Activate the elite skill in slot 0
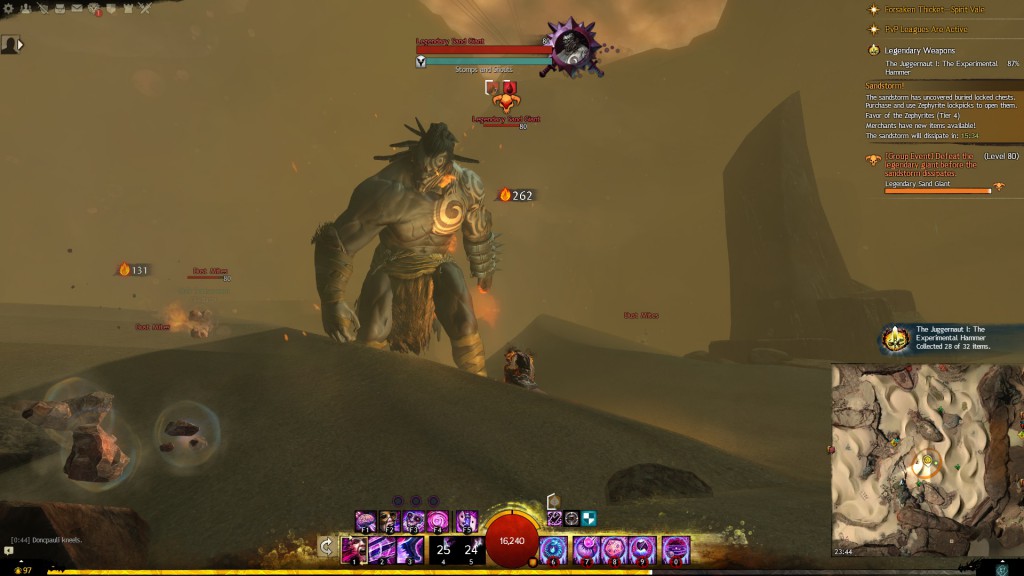 tap(676, 549)
